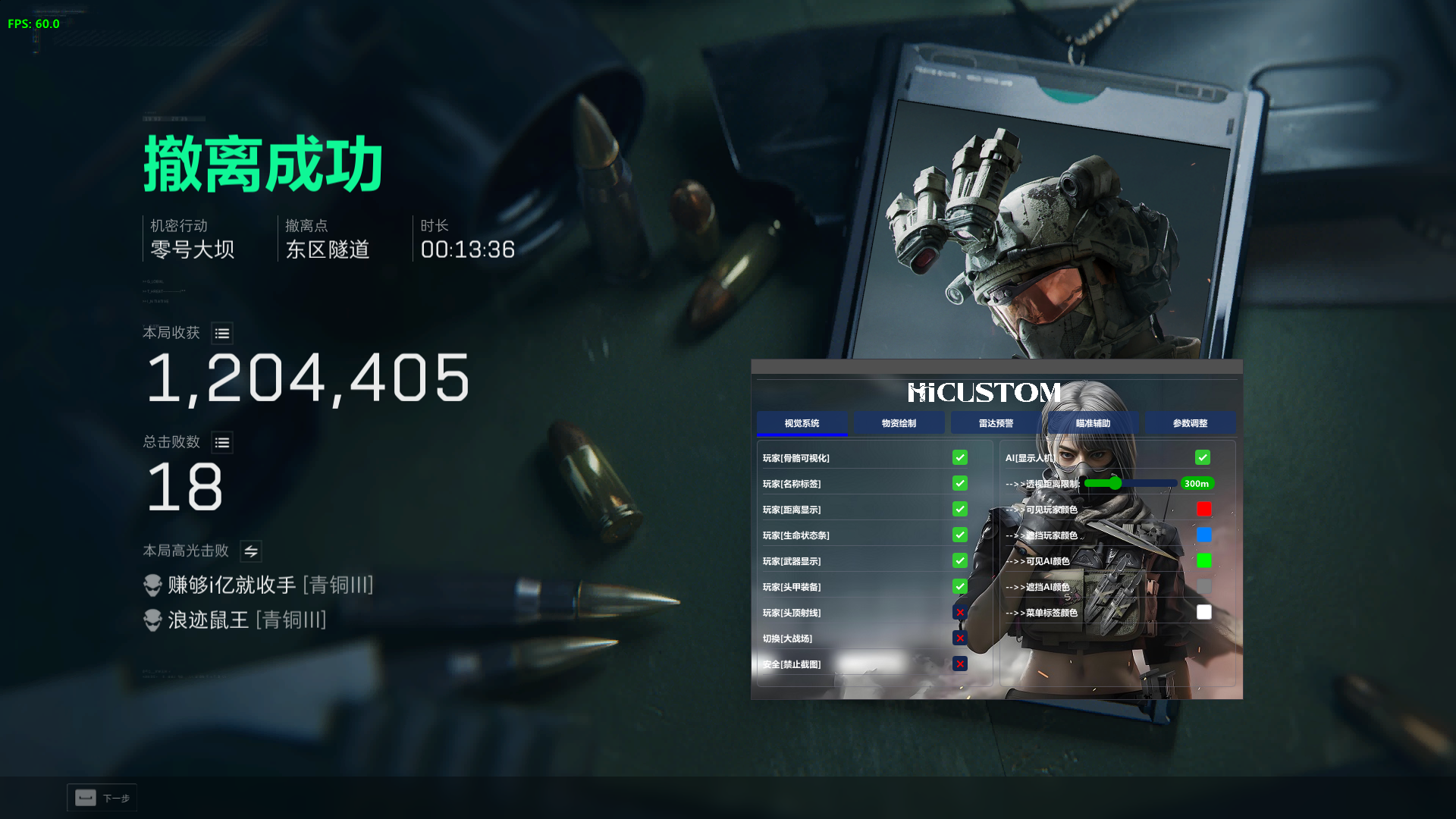The image size is (1456, 819).
Task: Disable the 玩家[骨骼可视化] checkbox
Action: [x=959, y=457]
